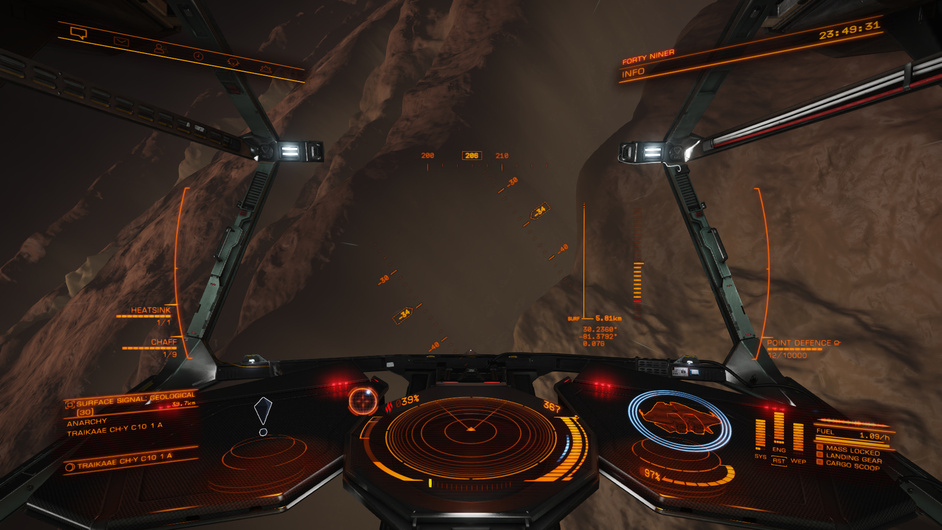Reset power distribution with RST
Viewport: 942px width, 530px height.
[778, 461]
